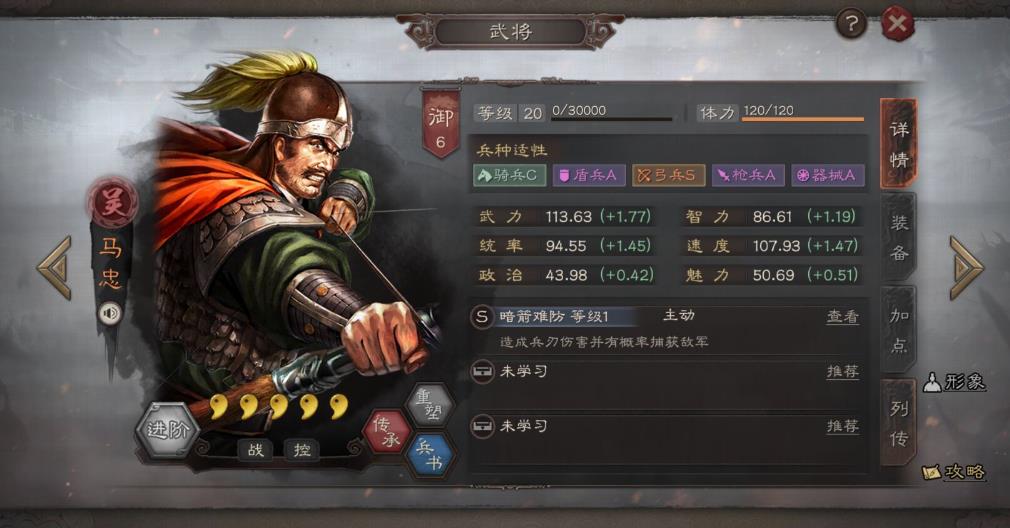The image size is (1010, 528).
Task: Open the 形象 appearance option
Action: coord(954,382)
